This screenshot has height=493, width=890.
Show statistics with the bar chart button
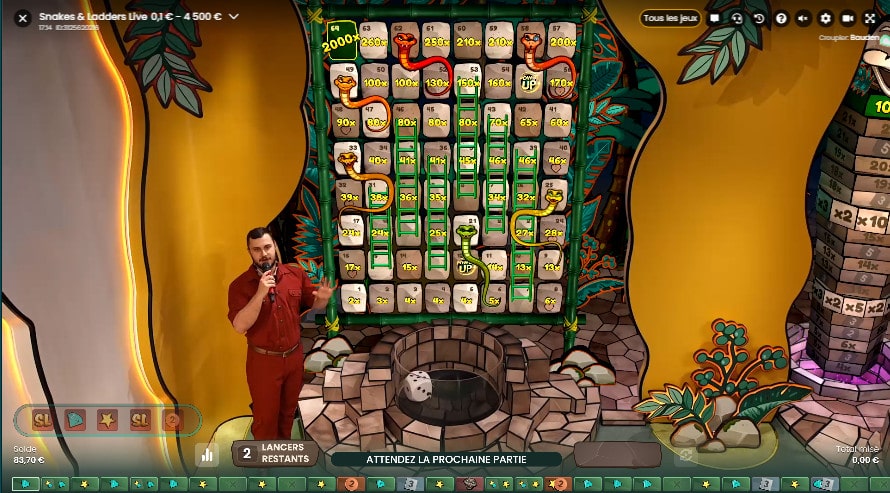pos(207,454)
